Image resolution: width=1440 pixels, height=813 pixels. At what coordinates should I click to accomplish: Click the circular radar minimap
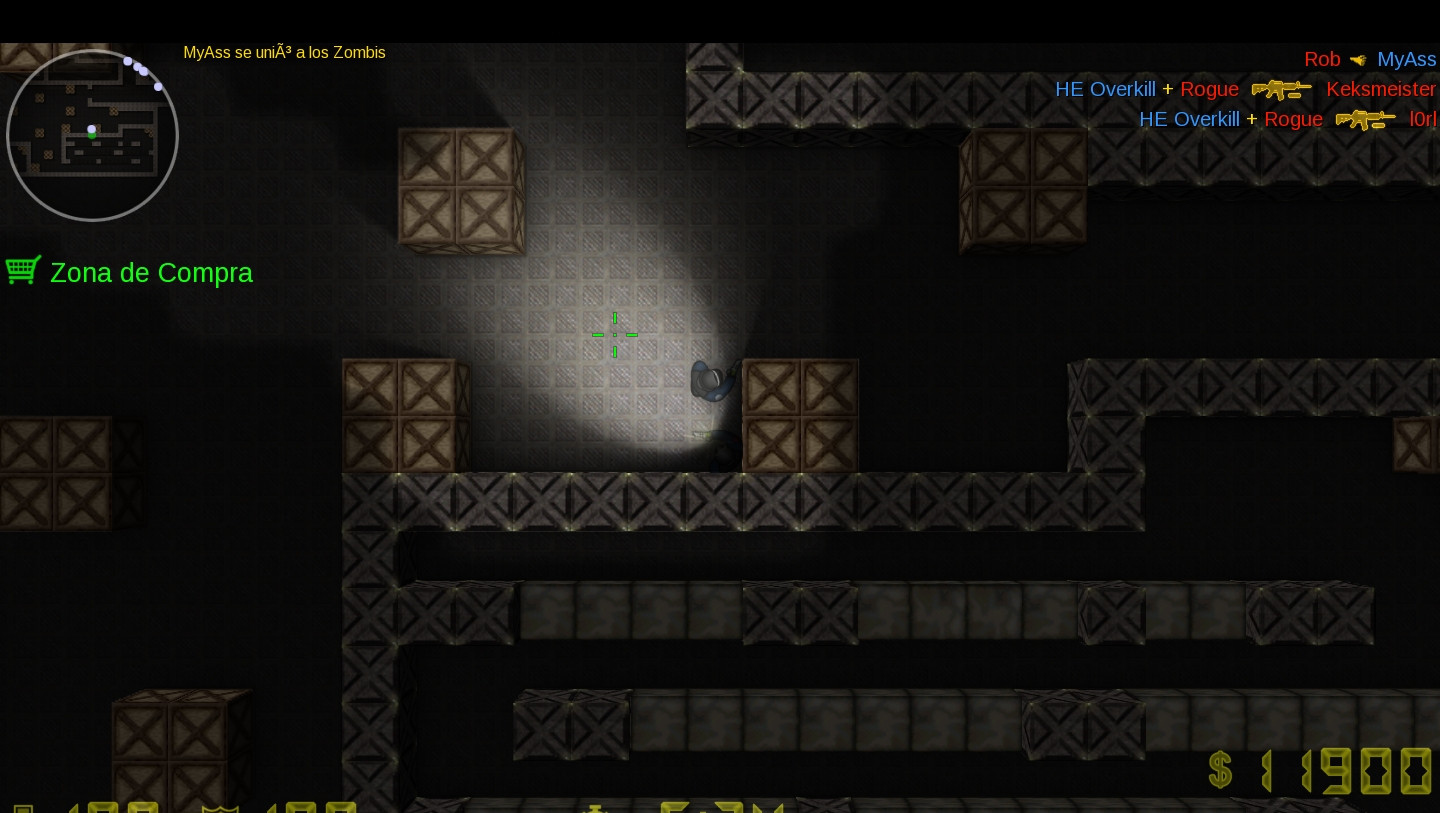(92, 135)
